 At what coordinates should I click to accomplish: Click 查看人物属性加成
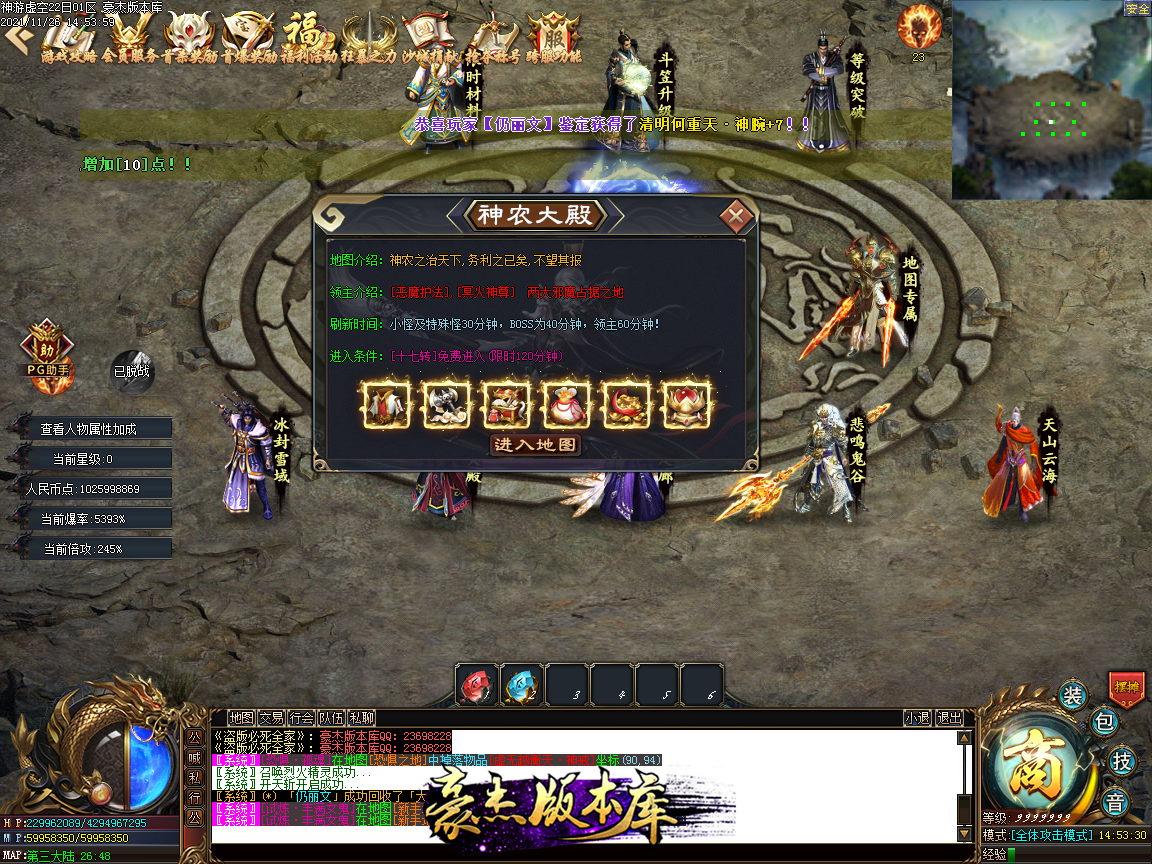(x=89, y=429)
